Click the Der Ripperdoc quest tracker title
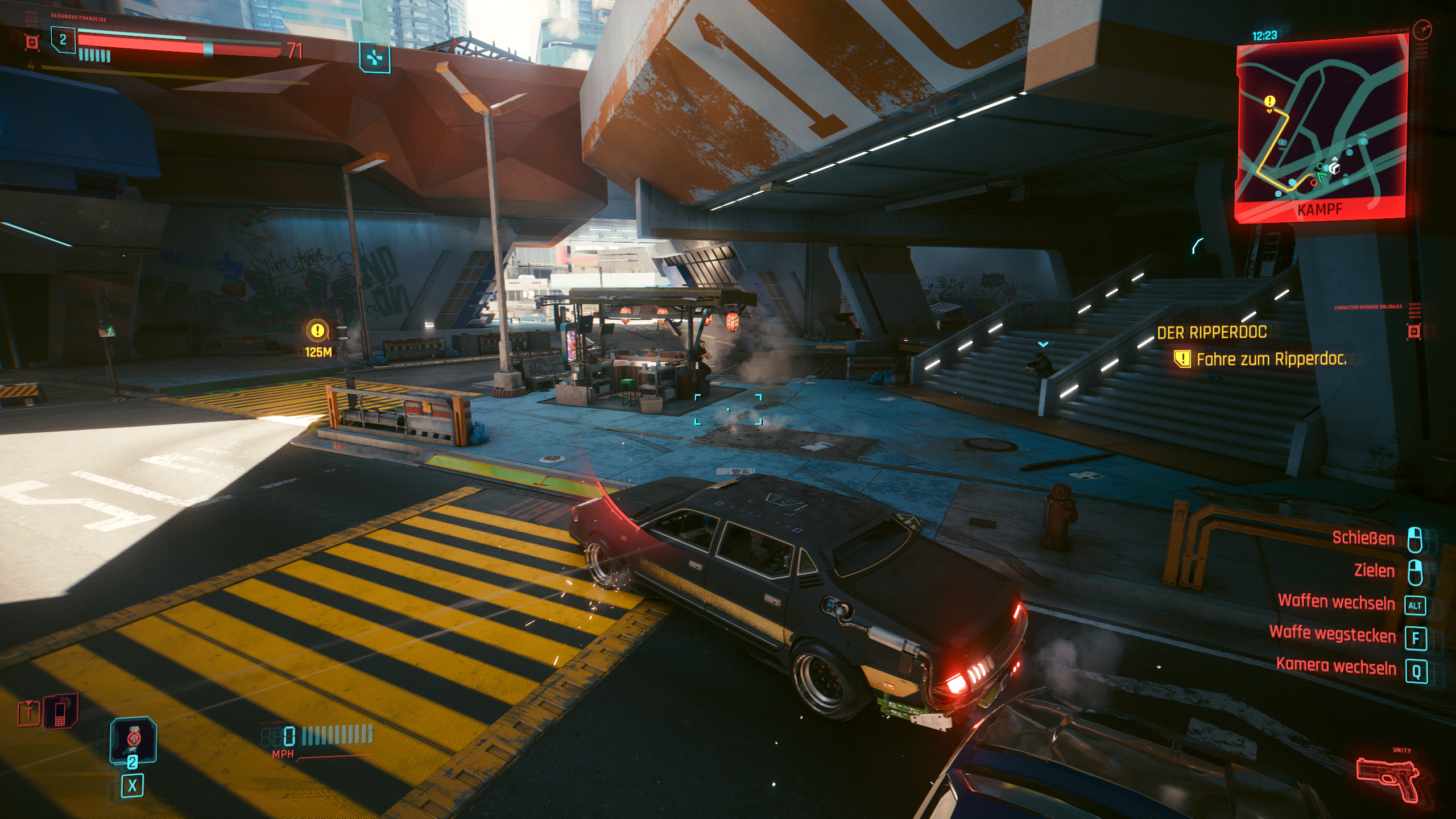The width and height of the screenshot is (1456, 819). pos(1211,332)
